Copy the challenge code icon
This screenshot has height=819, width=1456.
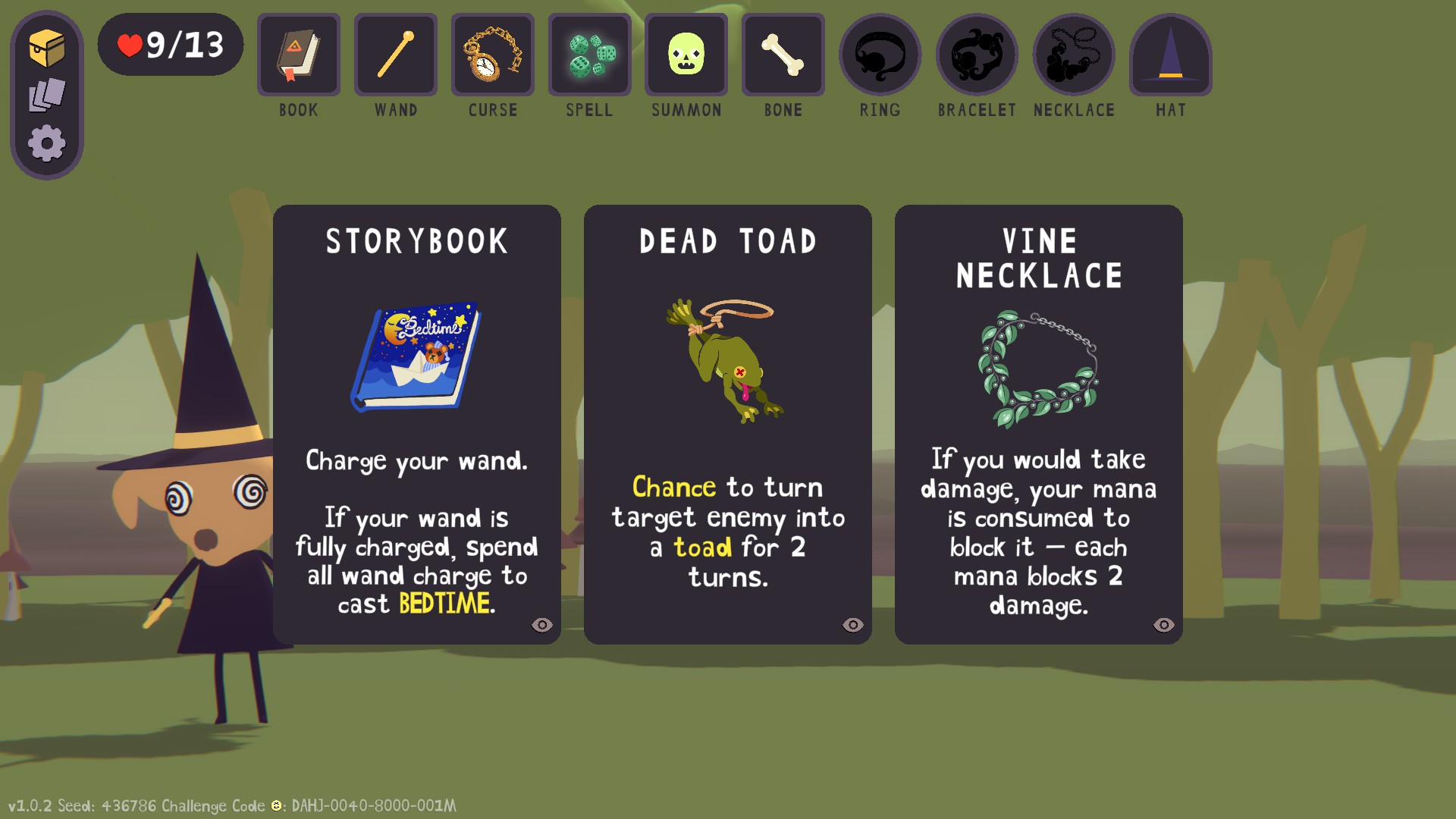(277, 805)
